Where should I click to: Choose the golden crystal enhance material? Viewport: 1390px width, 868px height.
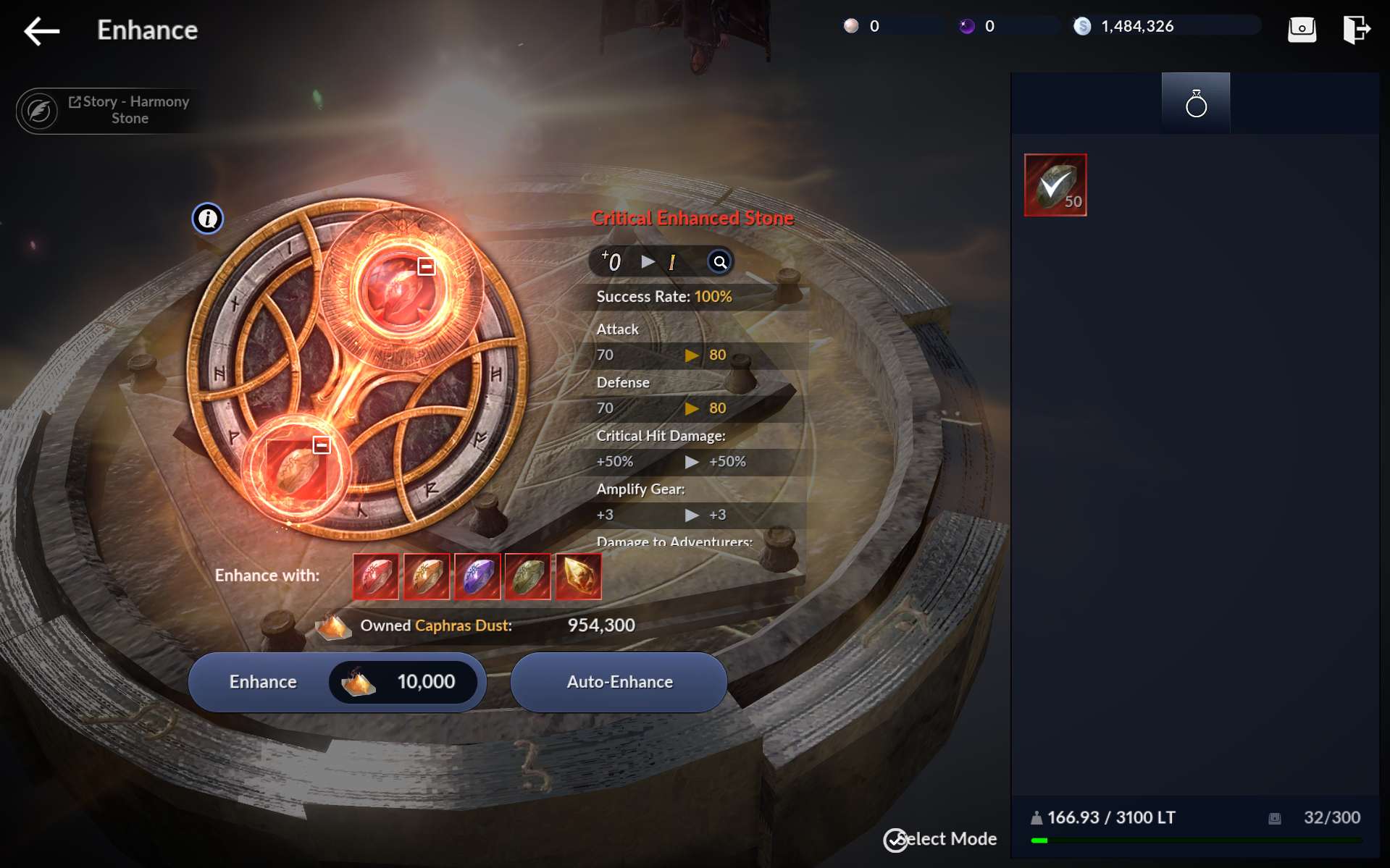click(x=579, y=576)
